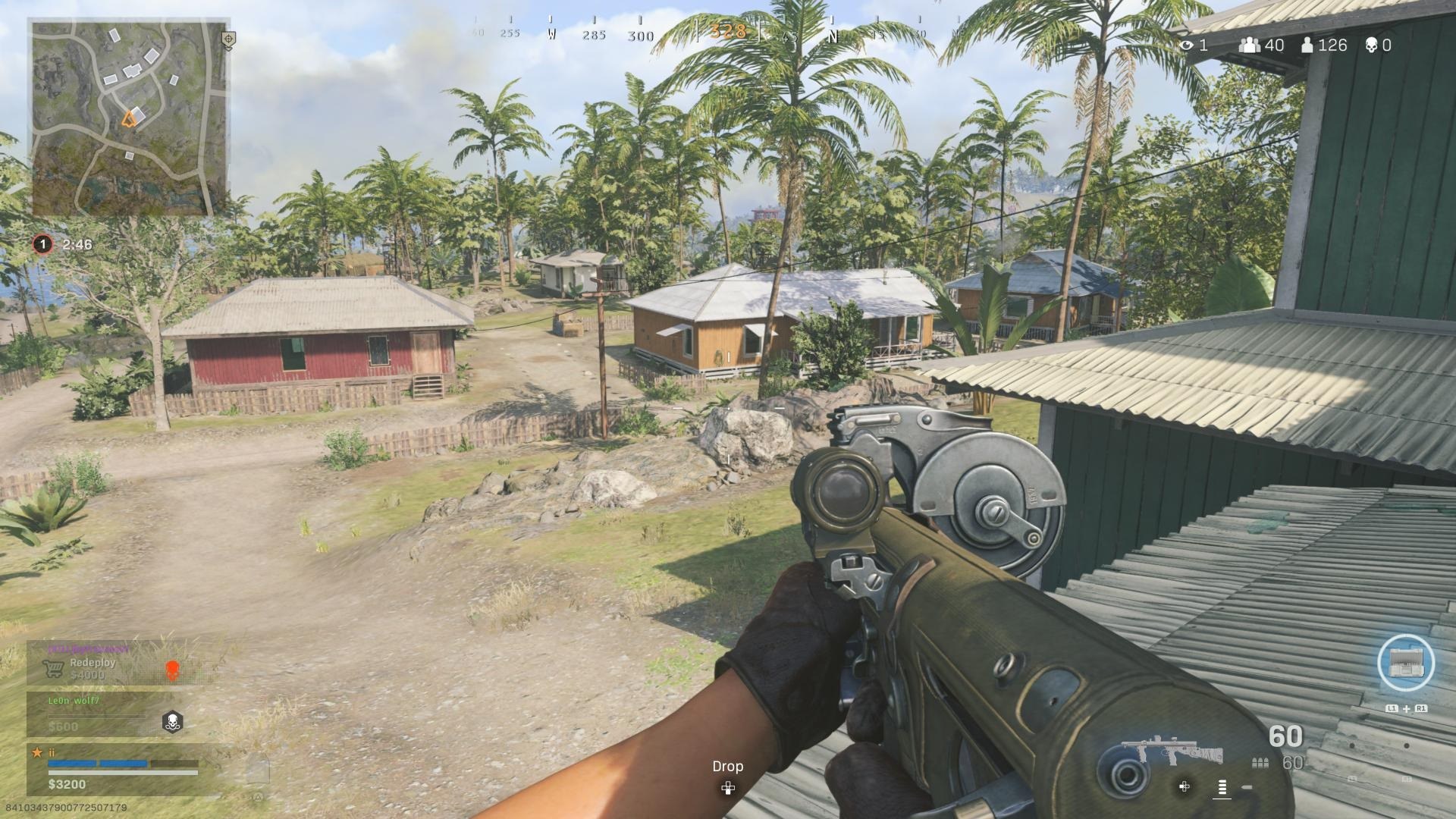Click the shopping cart buy-back icon

coord(53,668)
